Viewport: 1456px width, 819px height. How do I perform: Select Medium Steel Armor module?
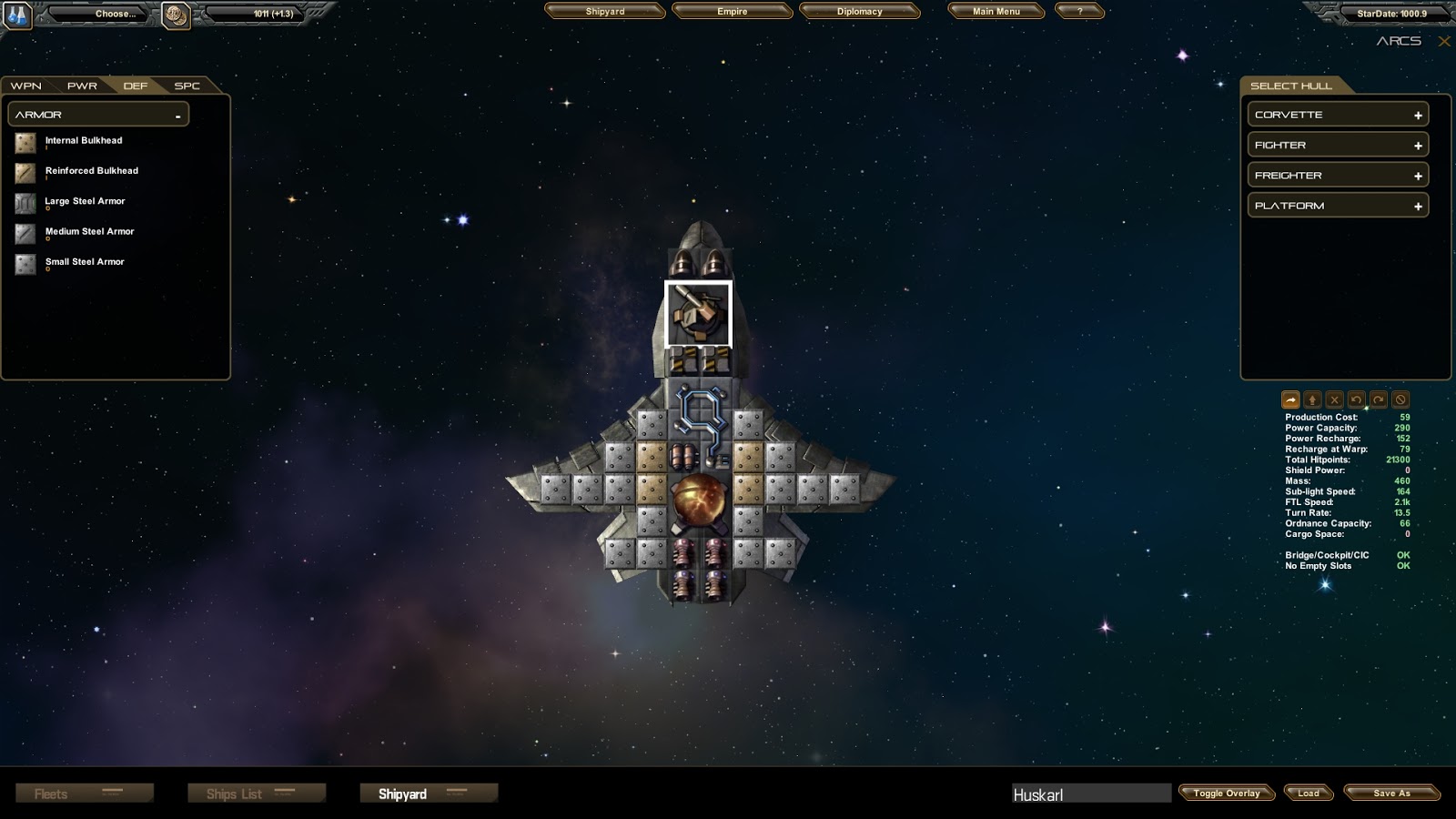(89, 232)
